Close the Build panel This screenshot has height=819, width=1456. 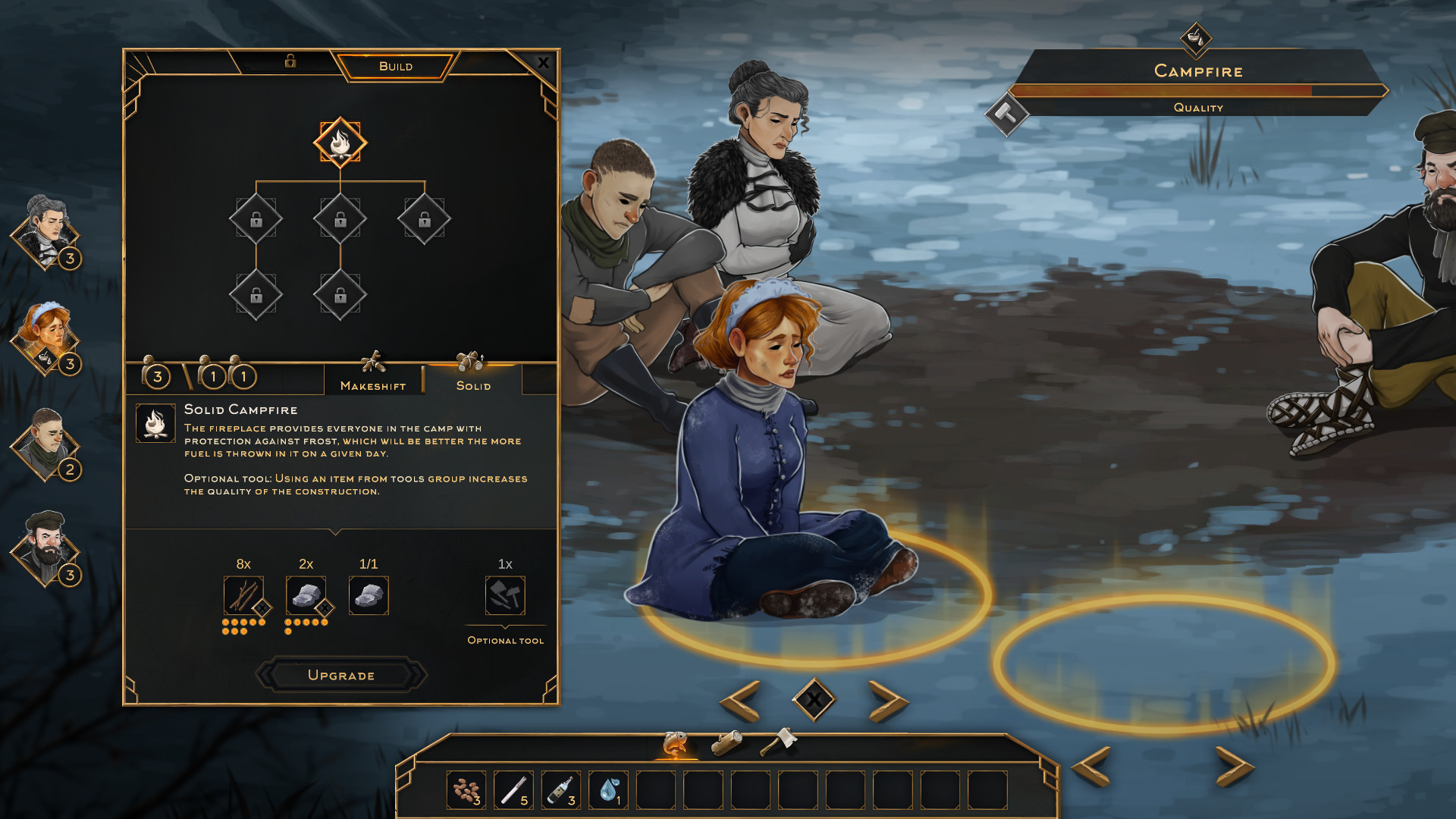[543, 64]
